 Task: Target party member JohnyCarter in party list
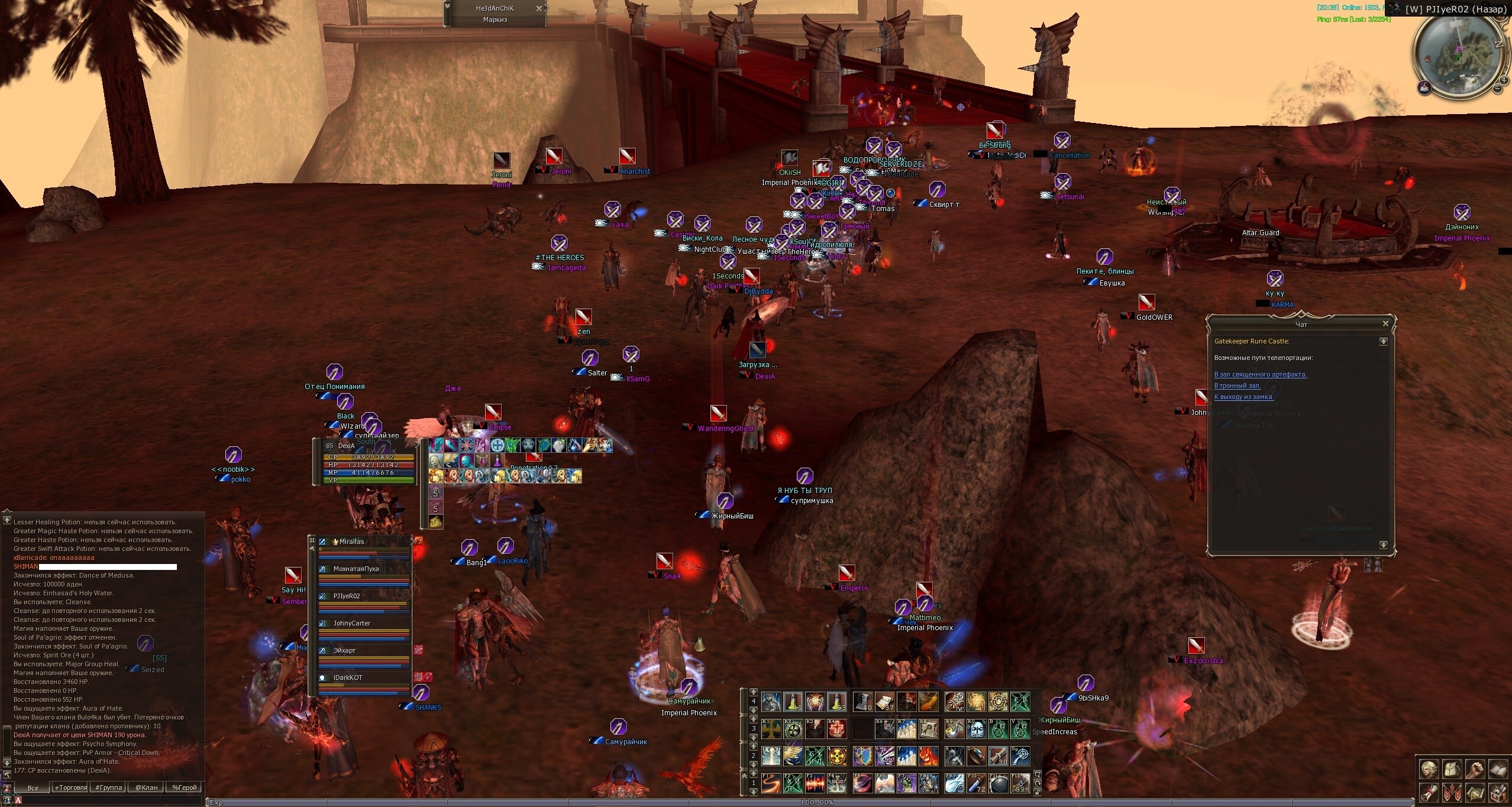pyautogui.click(x=352, y=624)
